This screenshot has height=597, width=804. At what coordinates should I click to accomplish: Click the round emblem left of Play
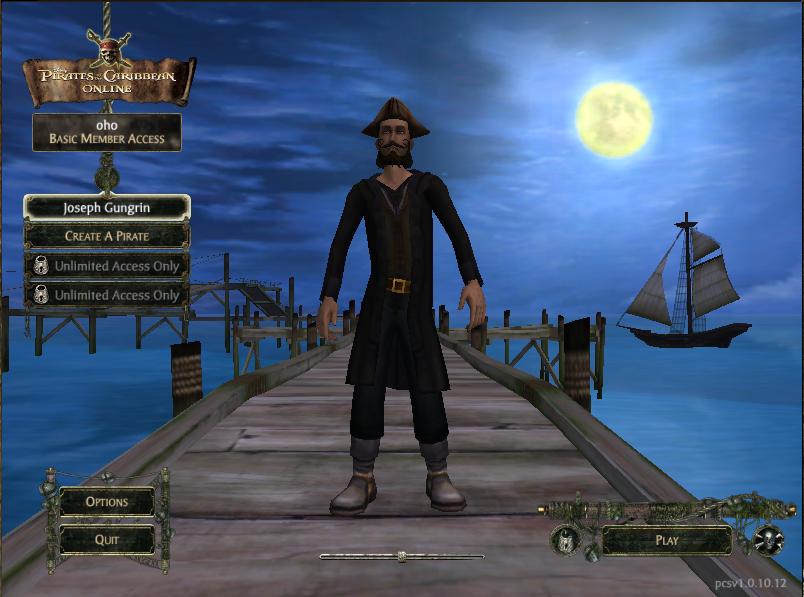click(565, 540)
